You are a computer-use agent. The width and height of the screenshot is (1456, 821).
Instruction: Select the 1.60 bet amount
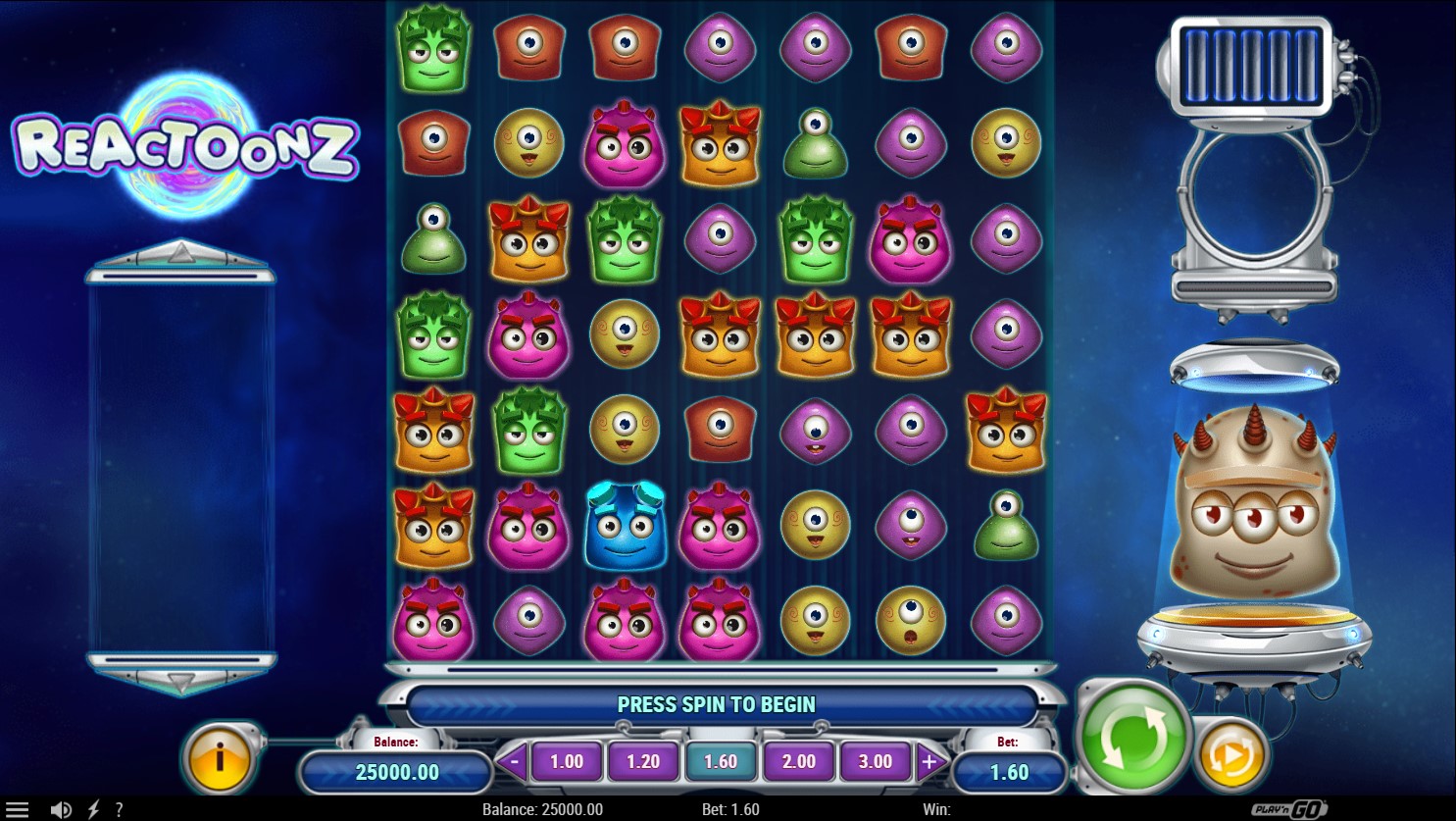click(x=721, y=761)
